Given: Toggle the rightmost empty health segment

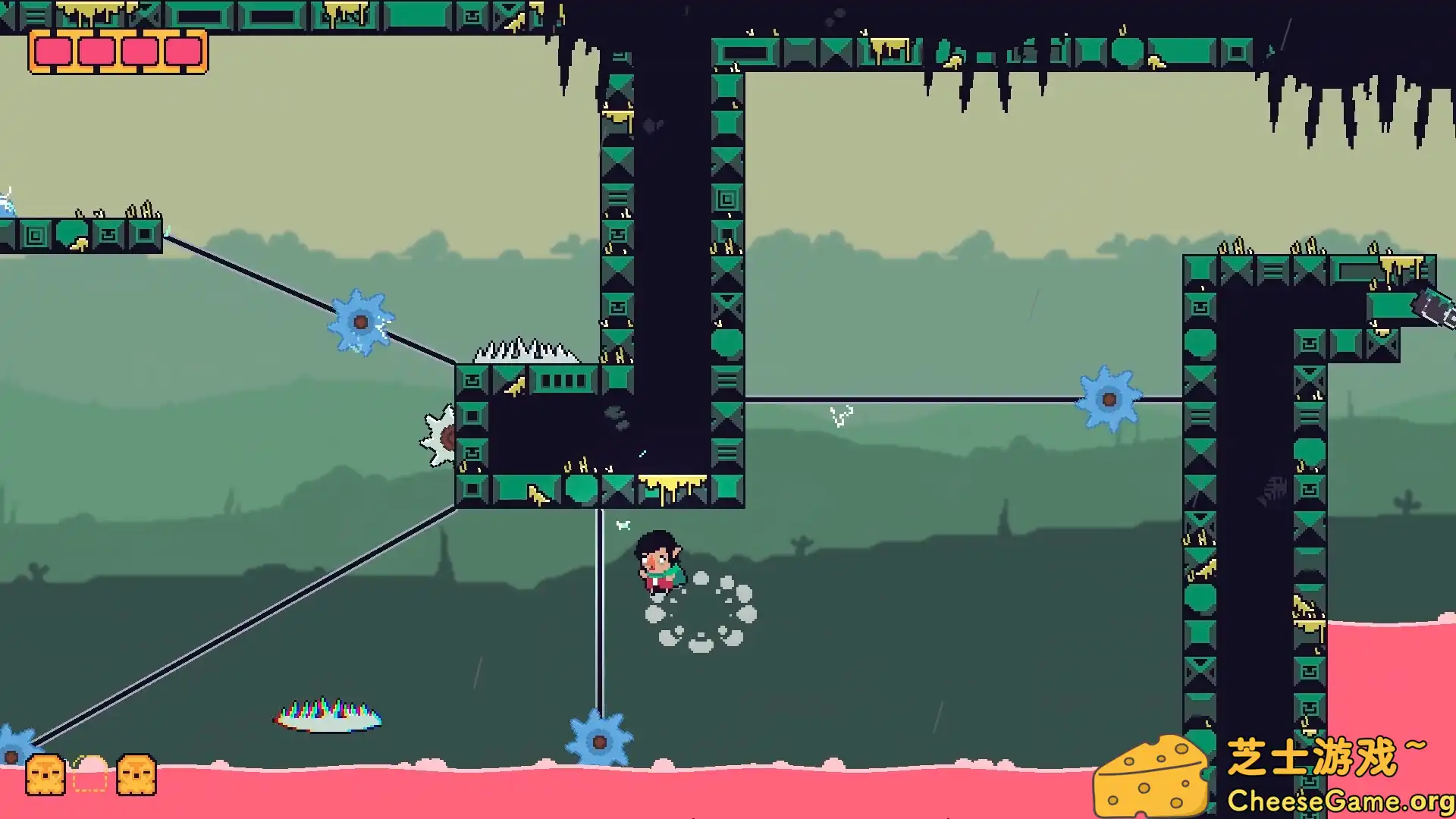Looking at the screenshot, I should [180, 51].
